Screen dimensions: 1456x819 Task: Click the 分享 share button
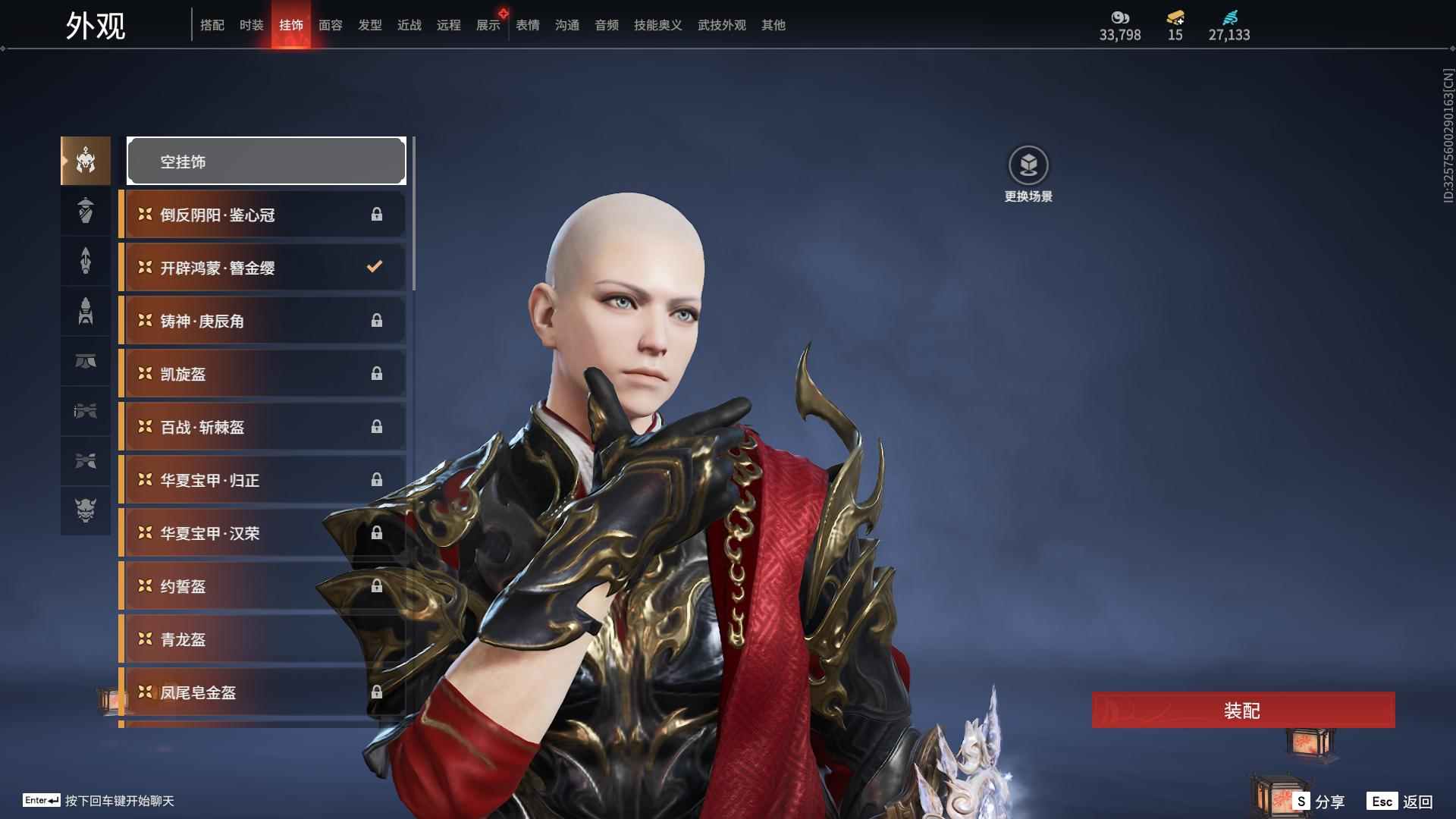click(1319, 802)
